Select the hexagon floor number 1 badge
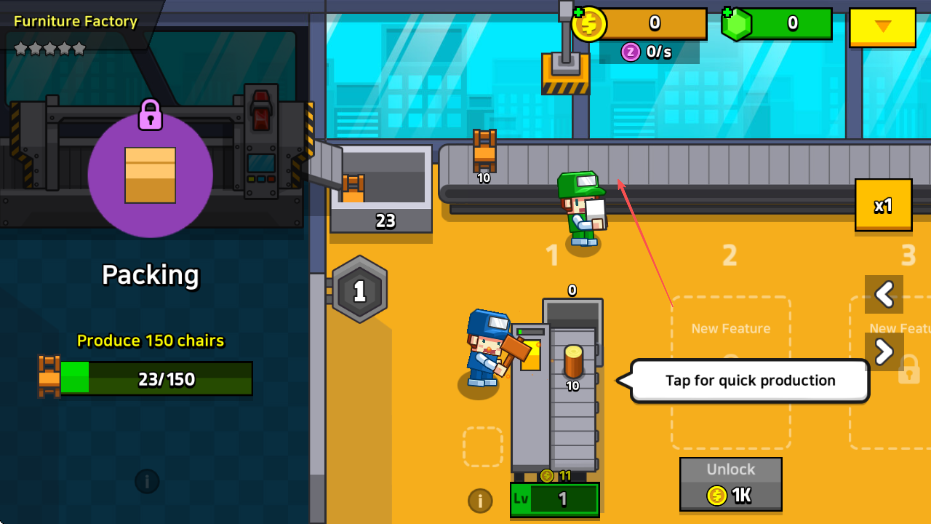This screenshot has height=524, width=931. coord(359,291)
